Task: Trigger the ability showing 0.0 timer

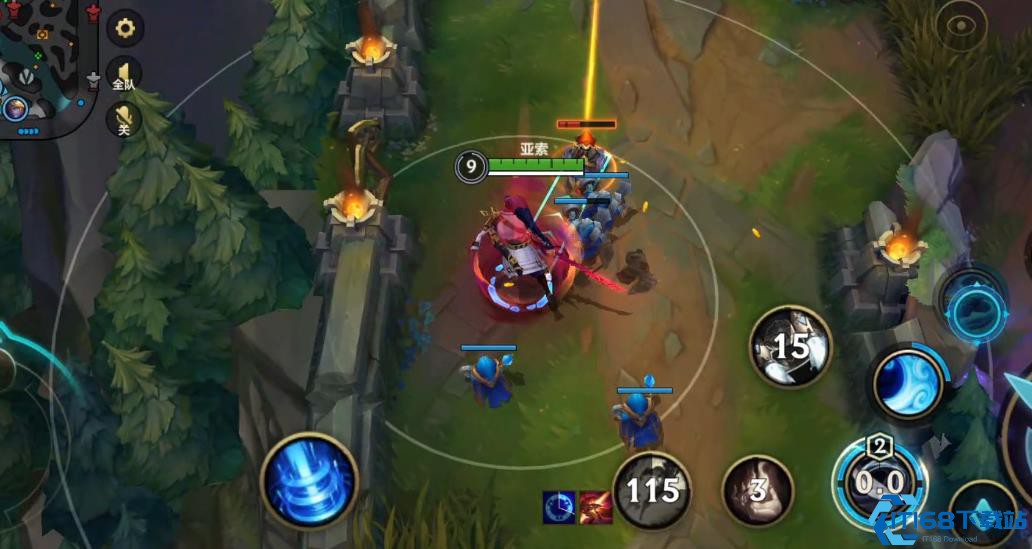Action: [880, 483]
